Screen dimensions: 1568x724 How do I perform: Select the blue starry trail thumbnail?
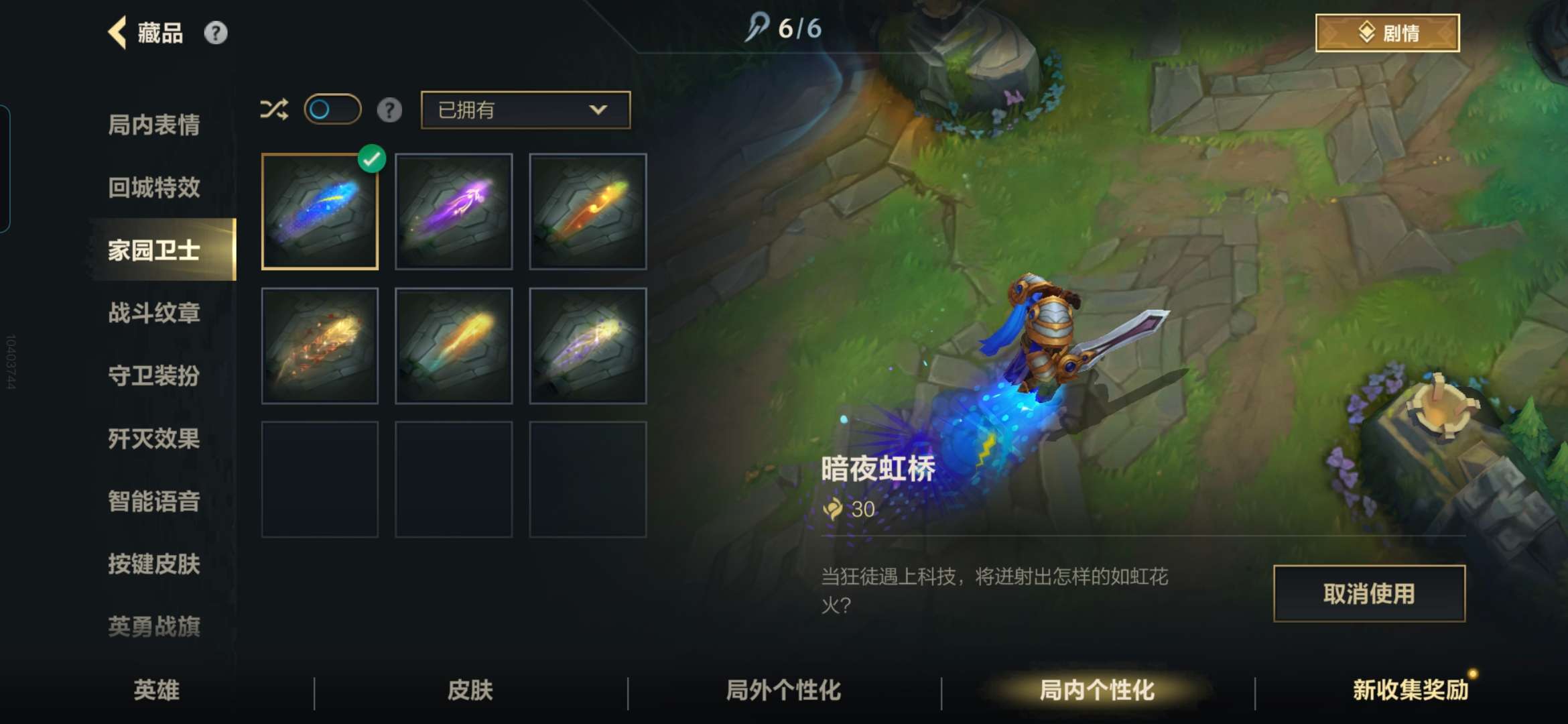[320, 212]
